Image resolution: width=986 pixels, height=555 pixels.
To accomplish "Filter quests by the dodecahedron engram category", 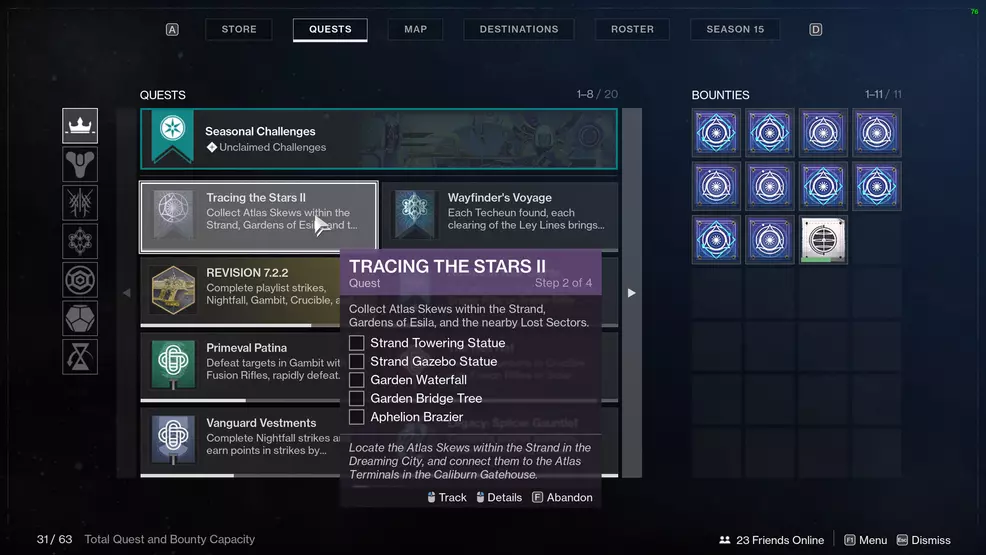I will 80,319.
